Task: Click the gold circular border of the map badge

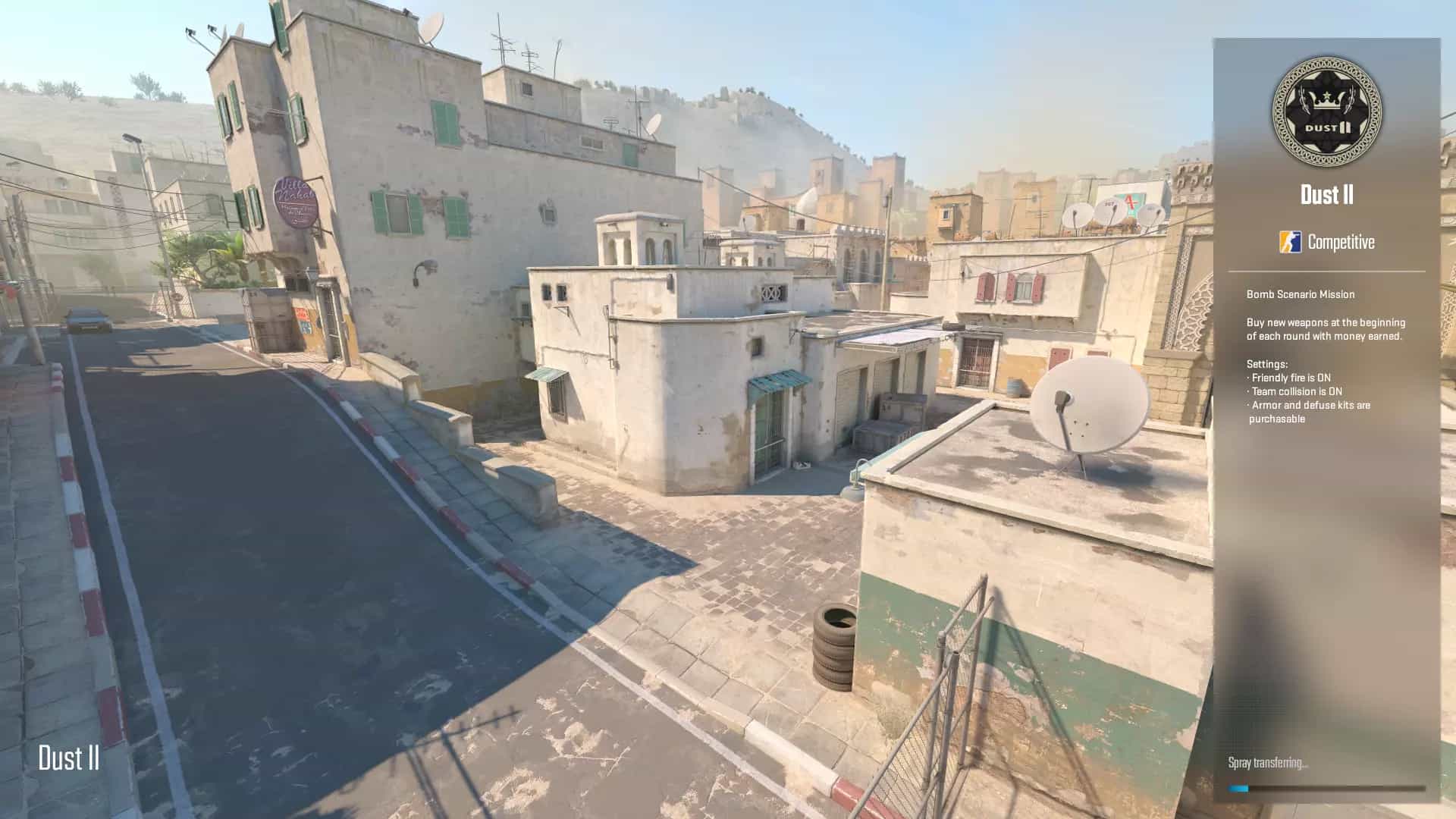Action: tap(1326, 64)
